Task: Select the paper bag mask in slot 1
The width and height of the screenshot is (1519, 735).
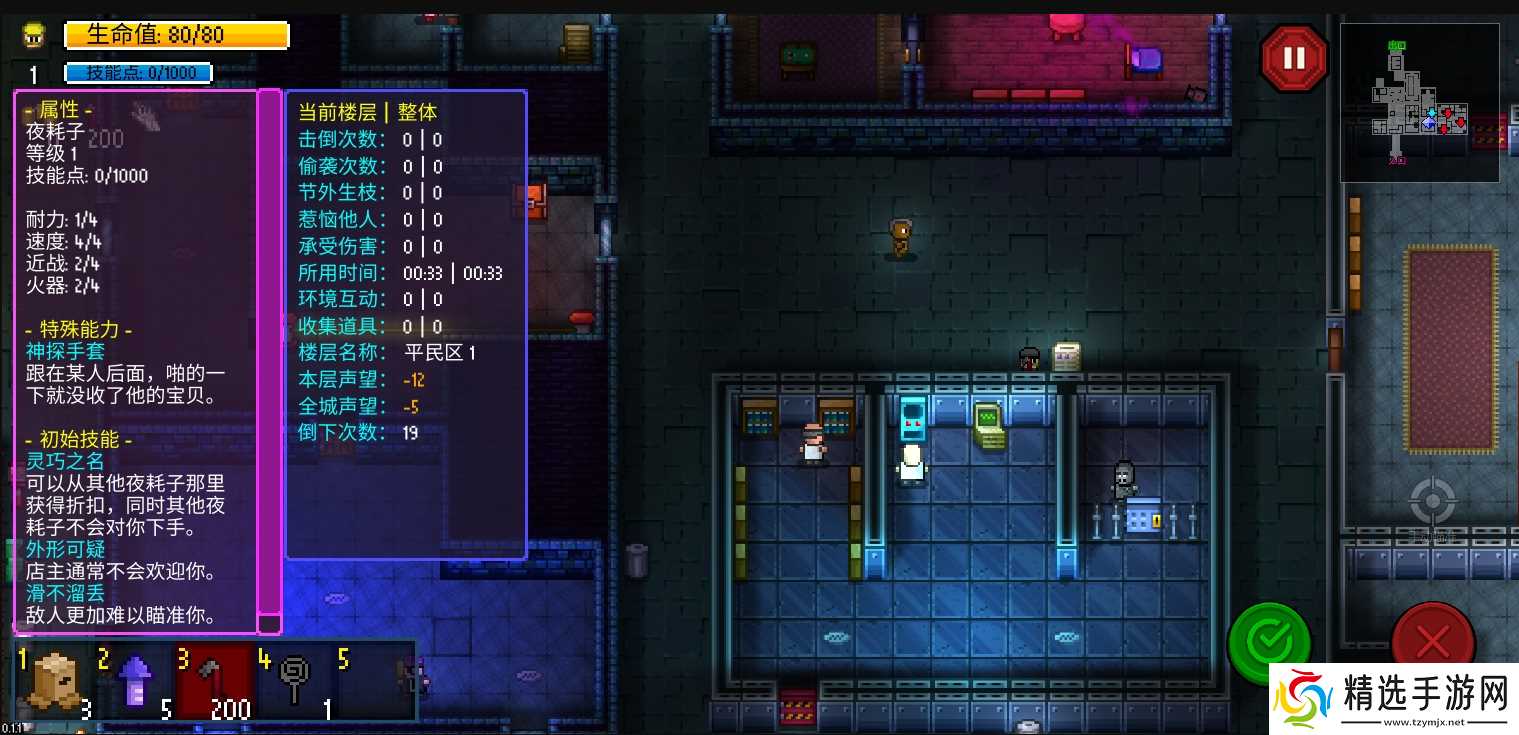Action: [x=55, y=682]
